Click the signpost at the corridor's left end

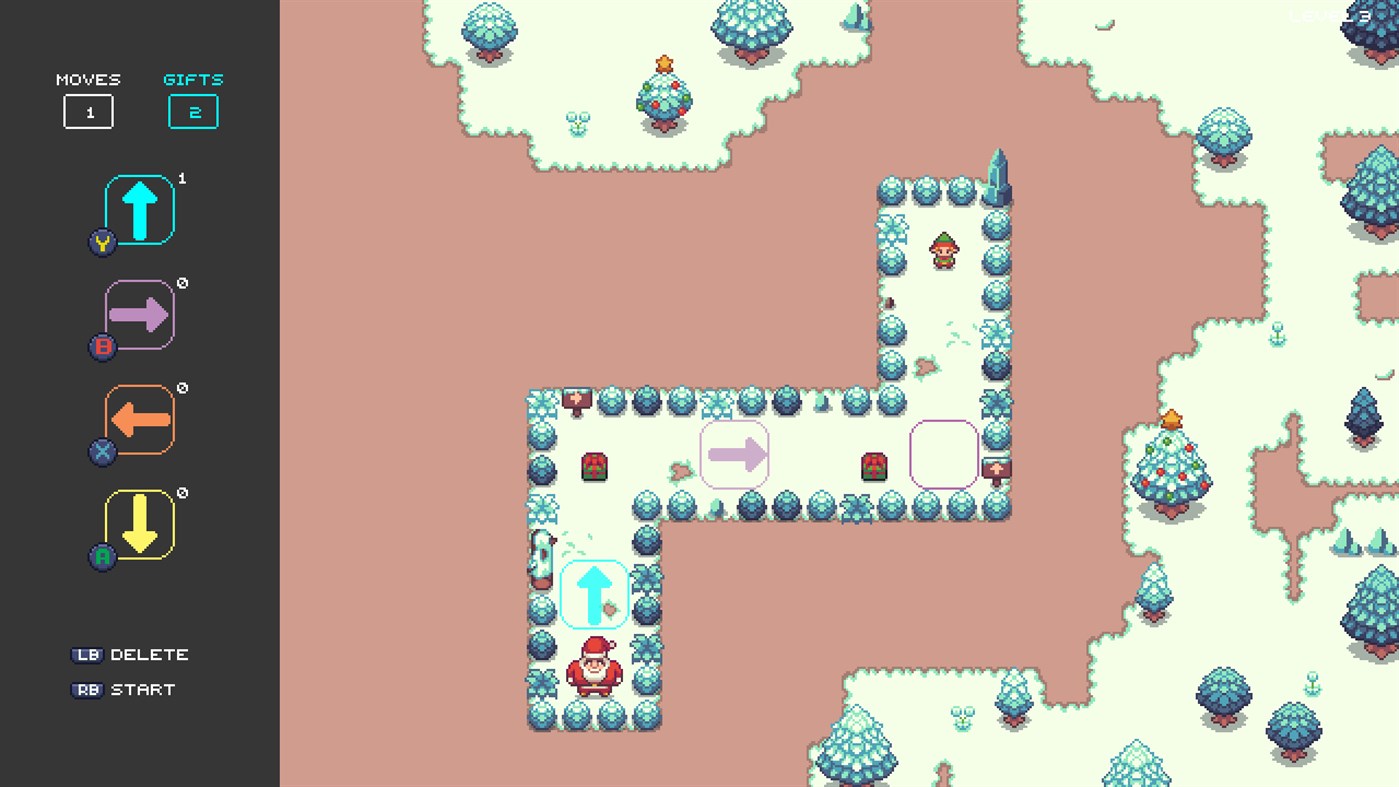575,396
